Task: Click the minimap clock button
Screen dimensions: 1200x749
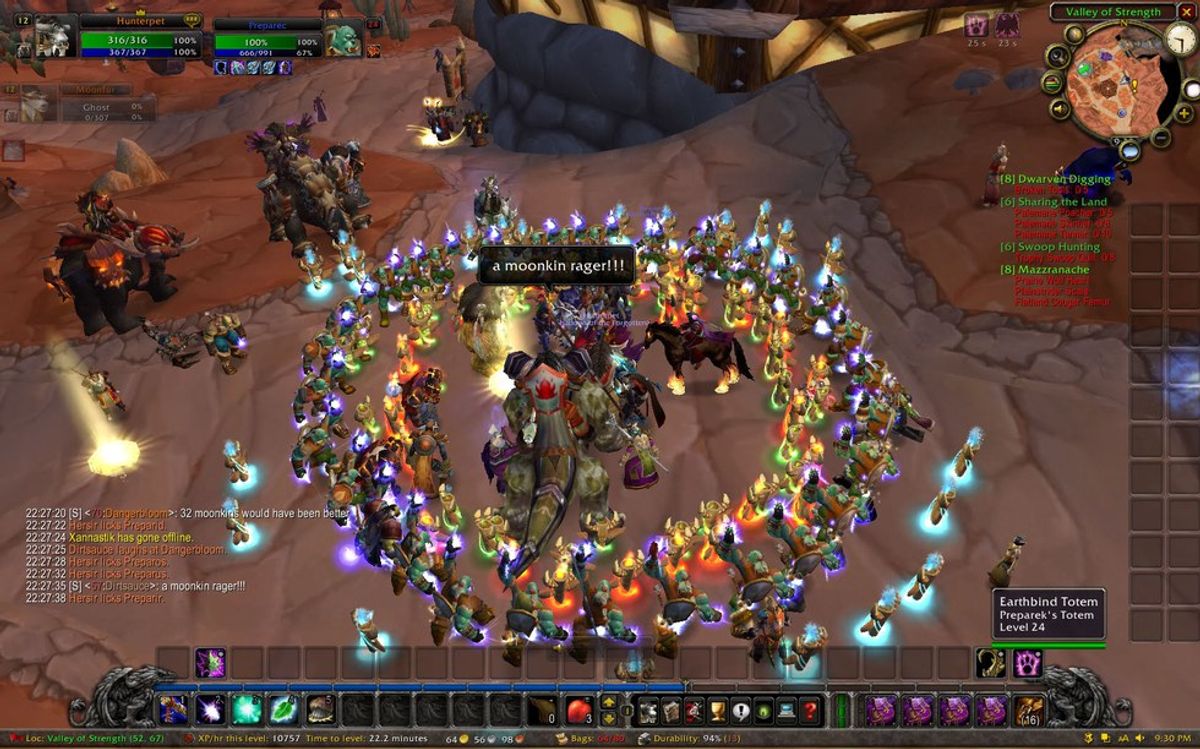Action: [x=1181, y=39]
